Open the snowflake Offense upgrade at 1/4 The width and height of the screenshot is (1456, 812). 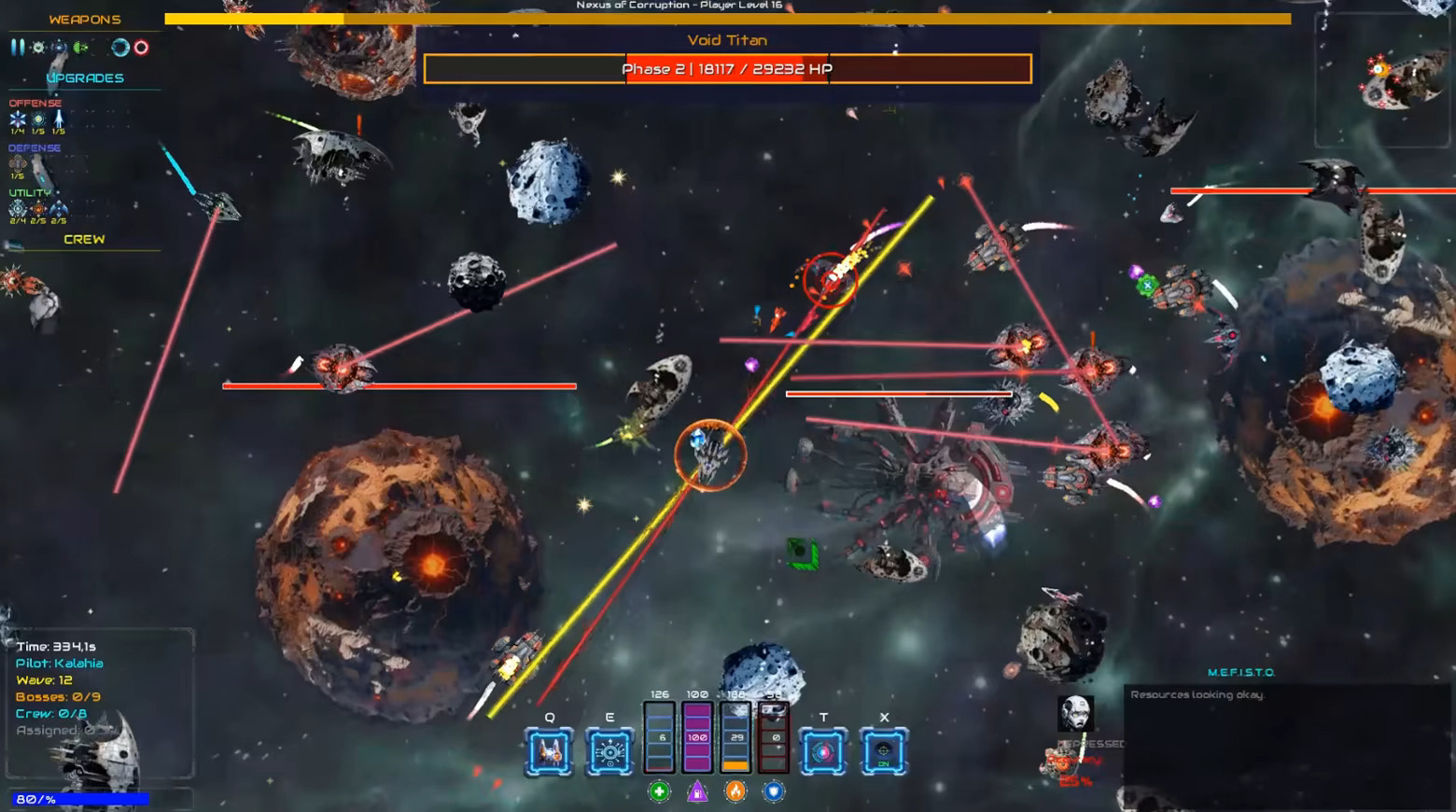click(x=16, y=119)
